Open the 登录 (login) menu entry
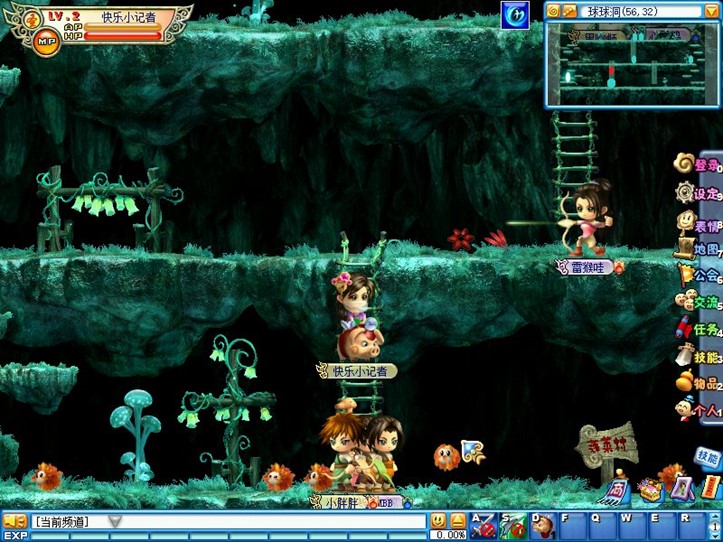This screenshot has width=723, height=542. (x=696, y=163)
